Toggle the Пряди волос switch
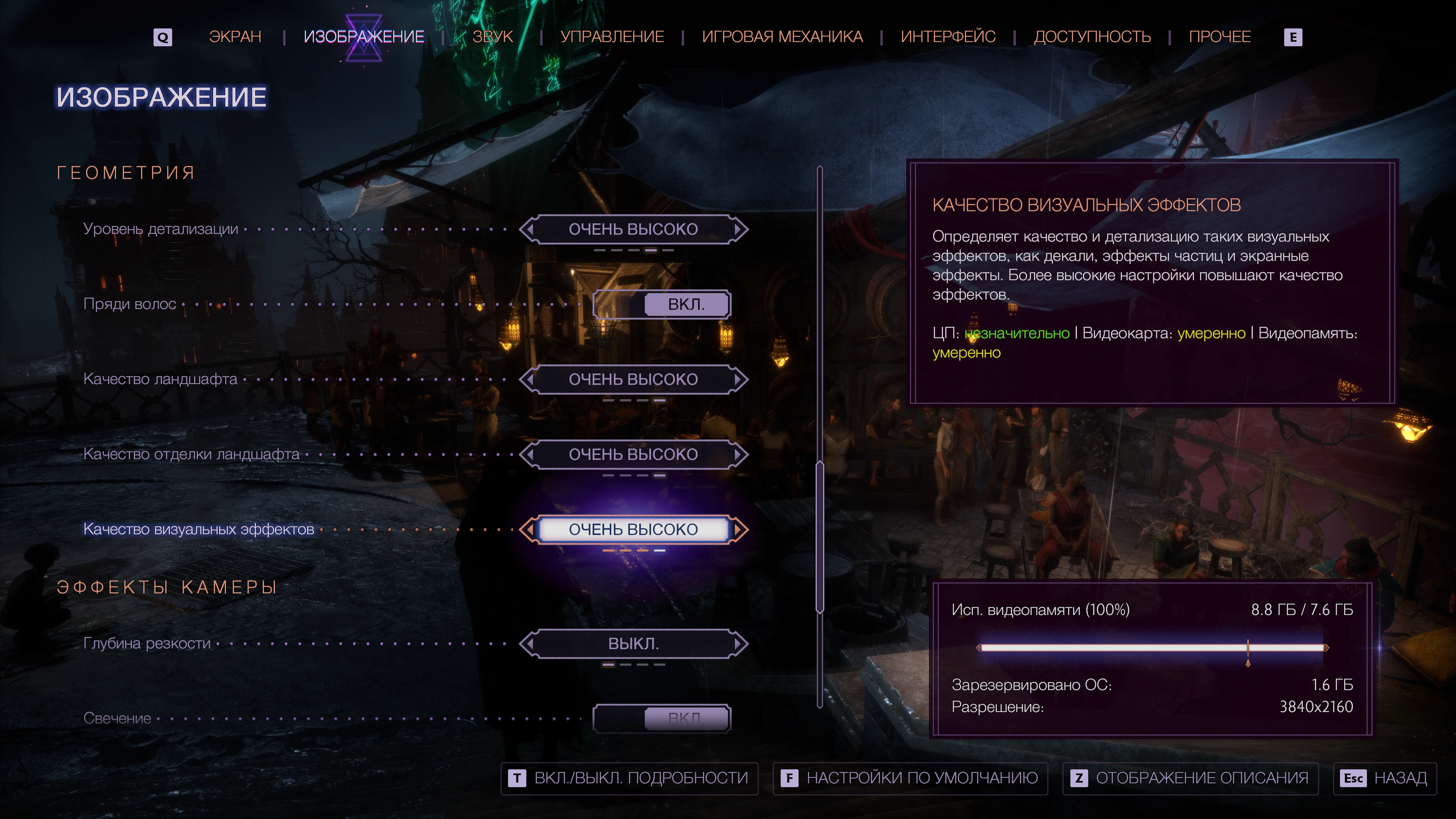The image size is (1456, 819). 661,304
